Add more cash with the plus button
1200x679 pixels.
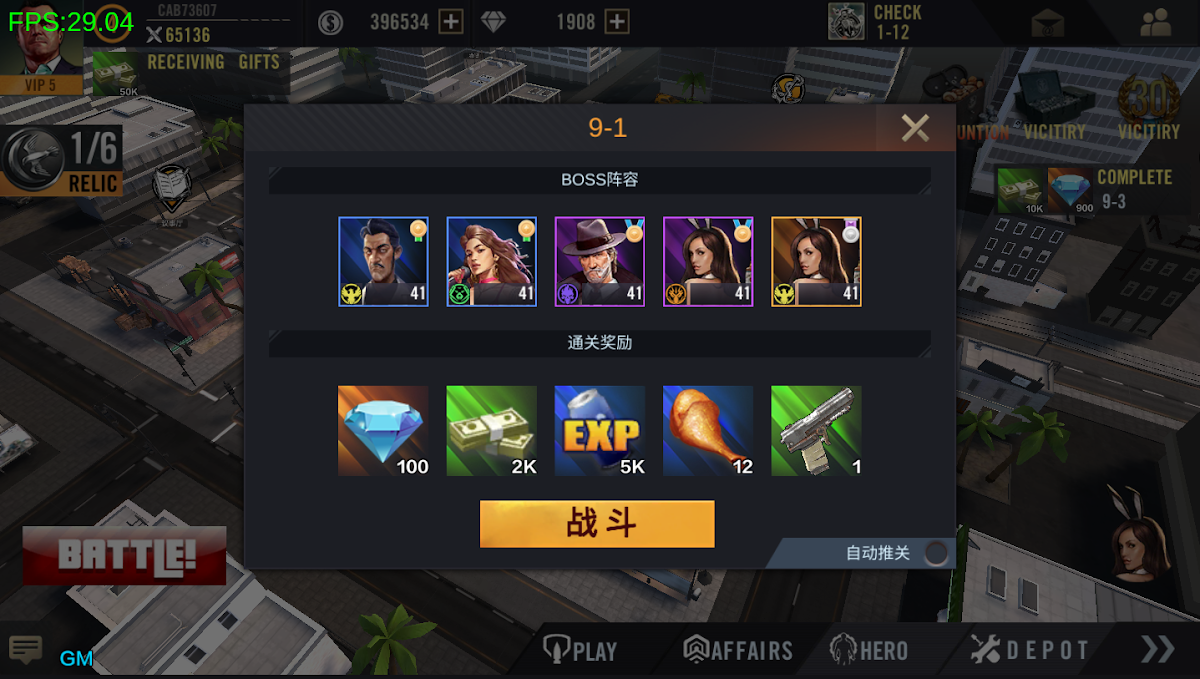coord(452,22)
